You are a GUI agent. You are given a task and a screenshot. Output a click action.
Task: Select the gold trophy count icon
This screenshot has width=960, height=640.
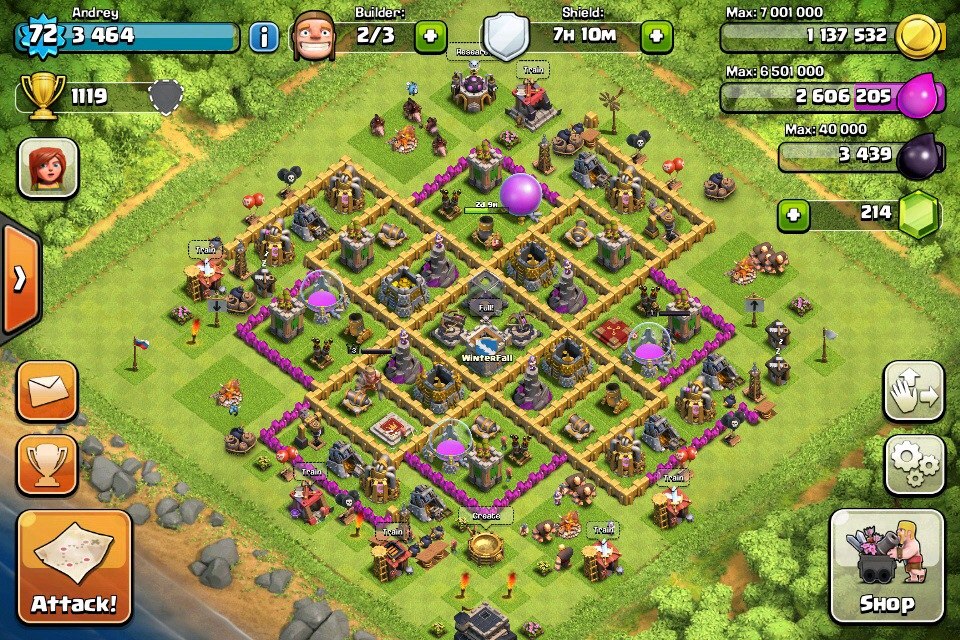(x=44, y=97)
